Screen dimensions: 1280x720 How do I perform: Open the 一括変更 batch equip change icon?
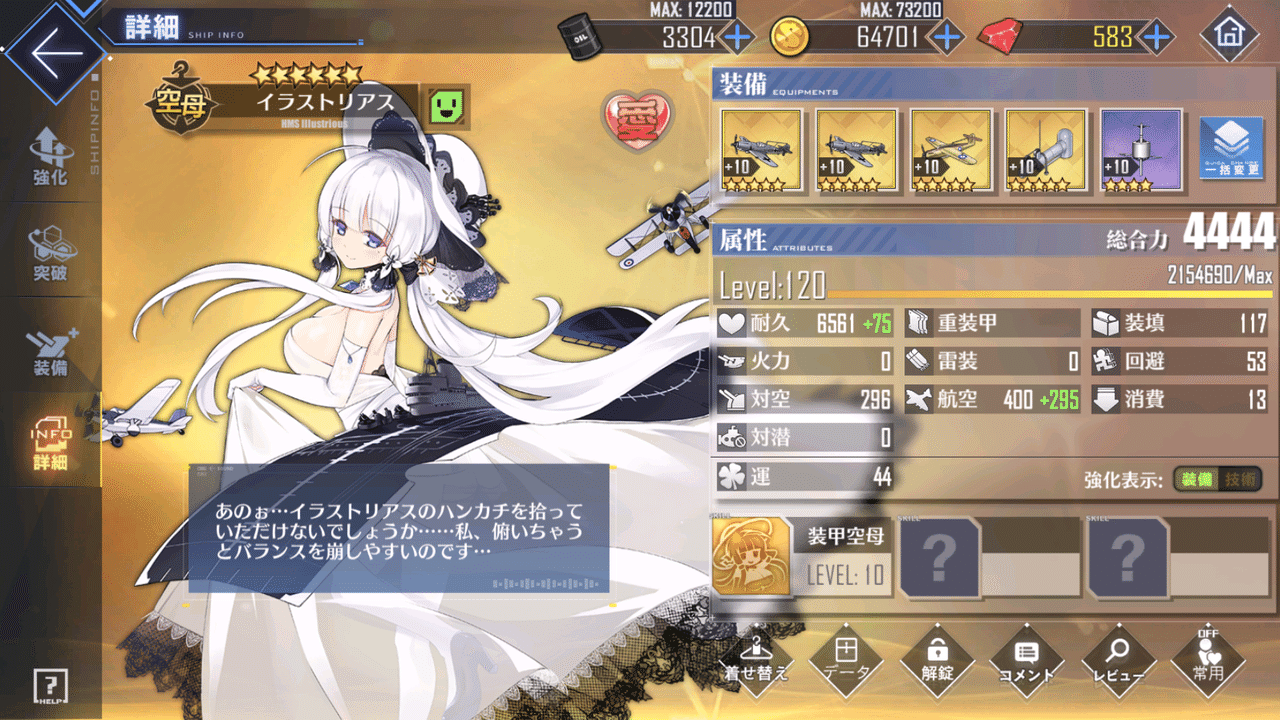click(x=1232, y=148)
